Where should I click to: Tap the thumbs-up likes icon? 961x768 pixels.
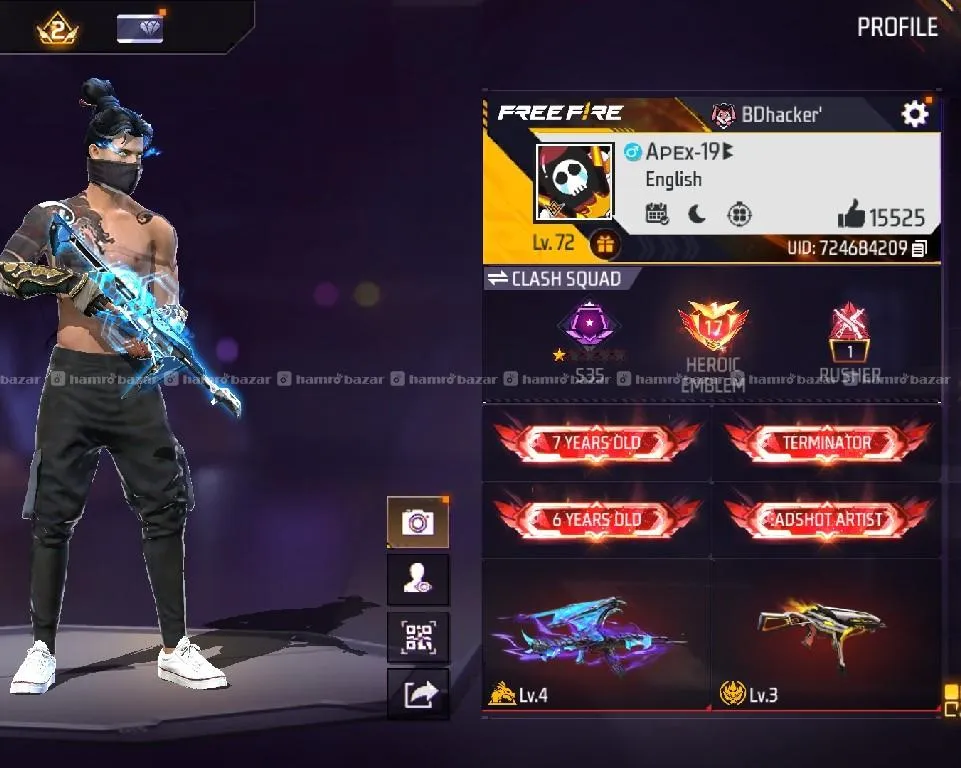tap(850, 214)
